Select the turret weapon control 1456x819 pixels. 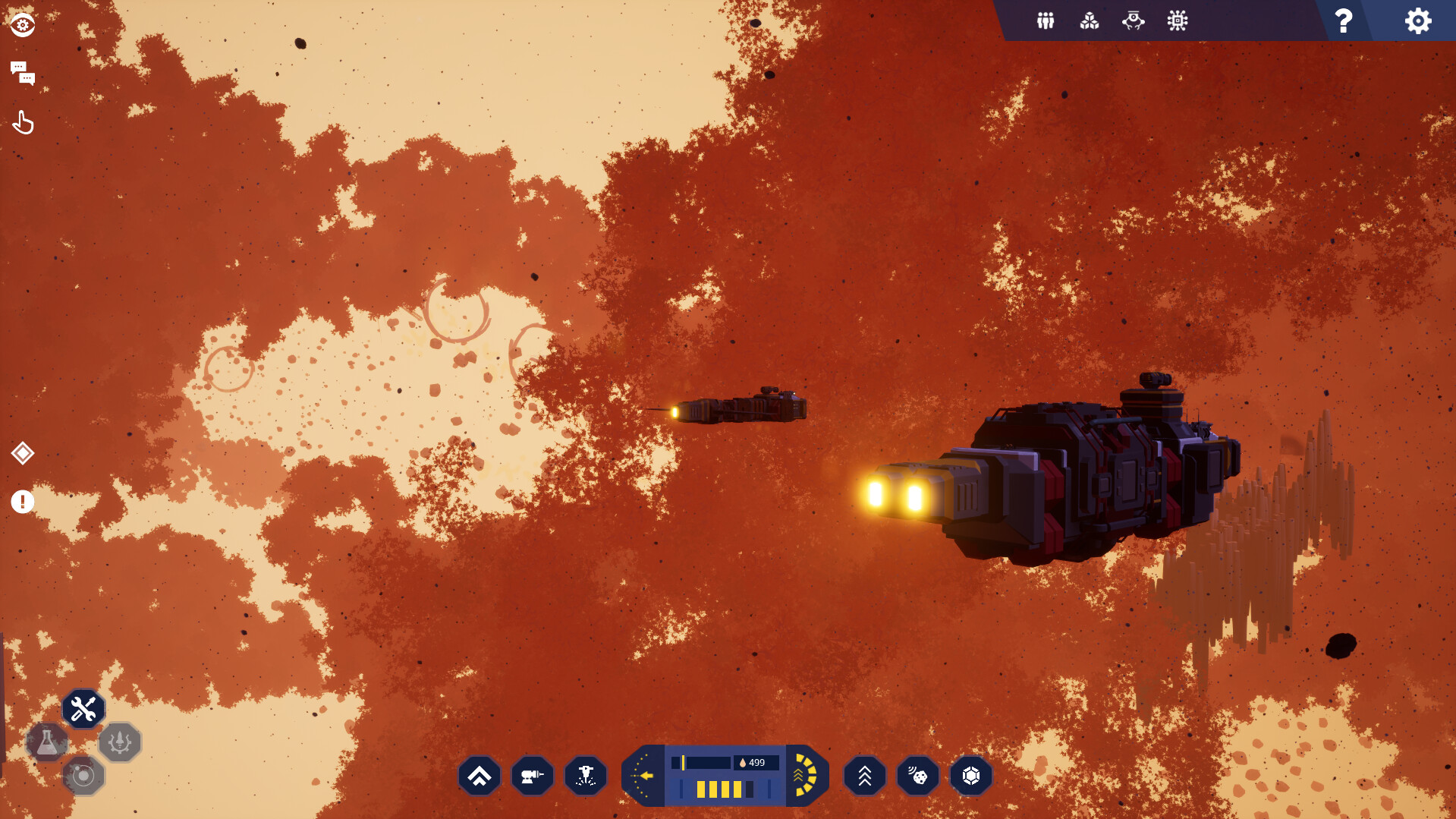532,776
